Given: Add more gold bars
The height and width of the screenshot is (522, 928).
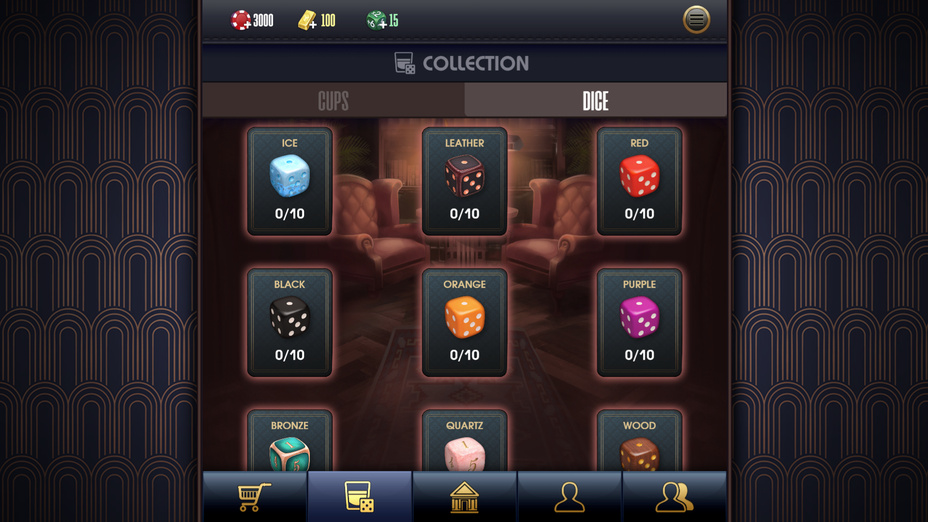Looking at the screenshot, I should (x=308, y=20).
